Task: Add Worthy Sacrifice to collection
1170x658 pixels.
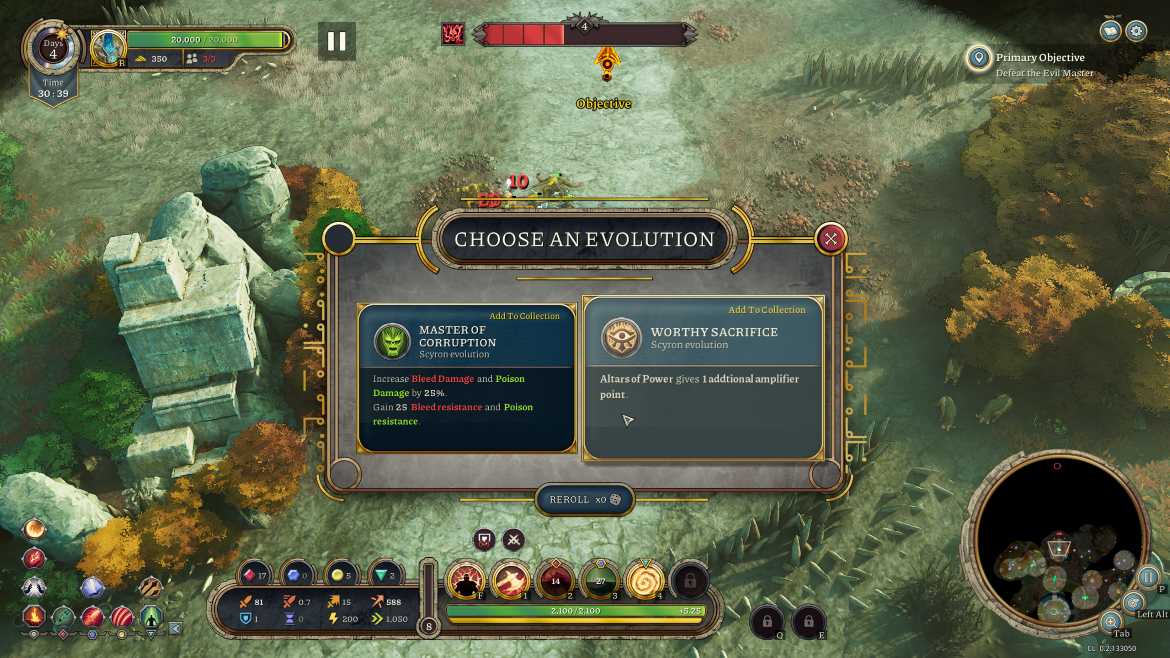Action: pos(766,310)
